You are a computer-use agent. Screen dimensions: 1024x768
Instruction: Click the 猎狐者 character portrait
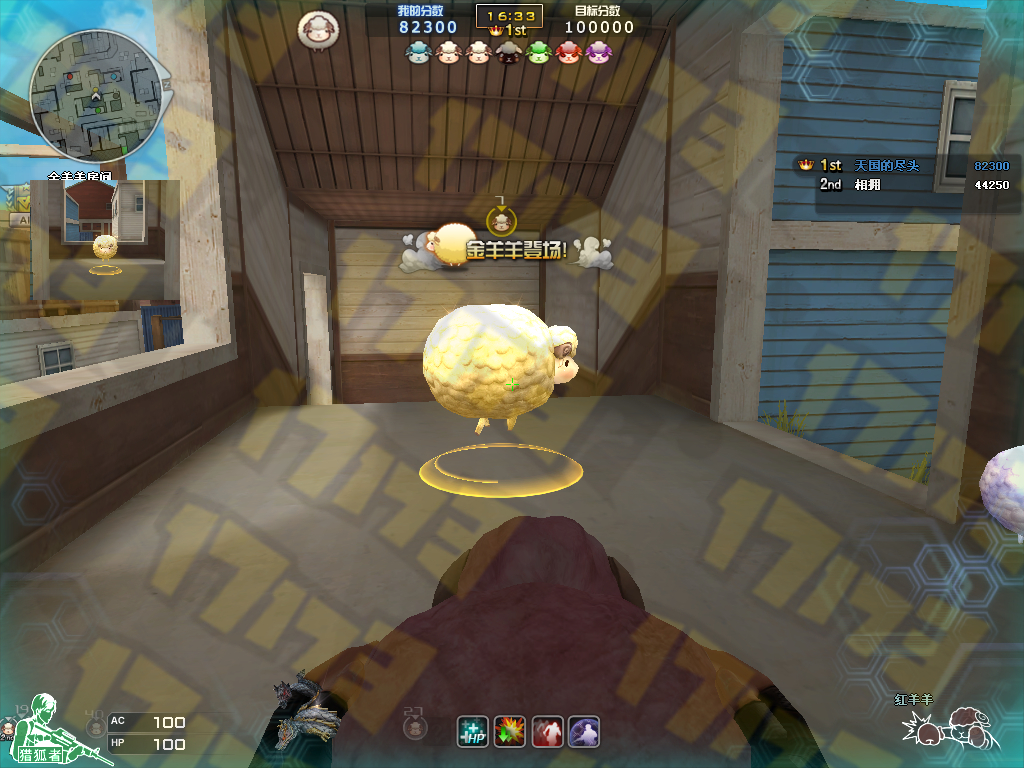(x=39, y=727)
